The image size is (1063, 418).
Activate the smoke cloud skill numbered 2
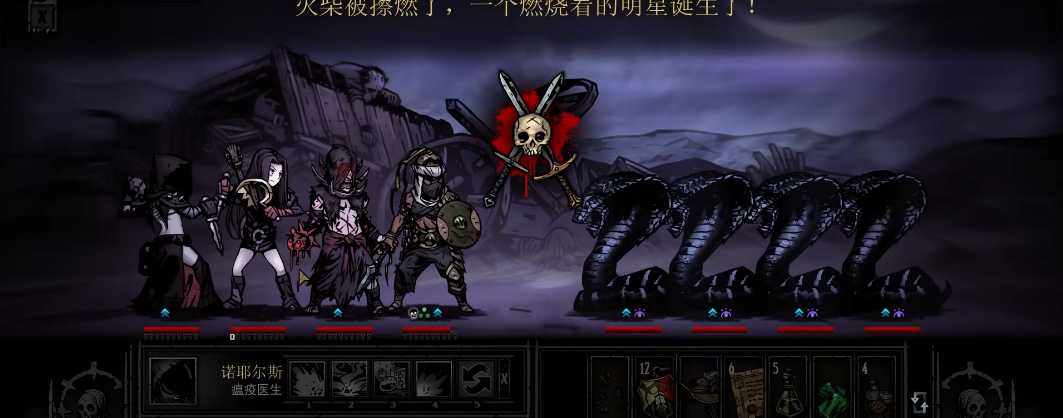pos(349,379)
